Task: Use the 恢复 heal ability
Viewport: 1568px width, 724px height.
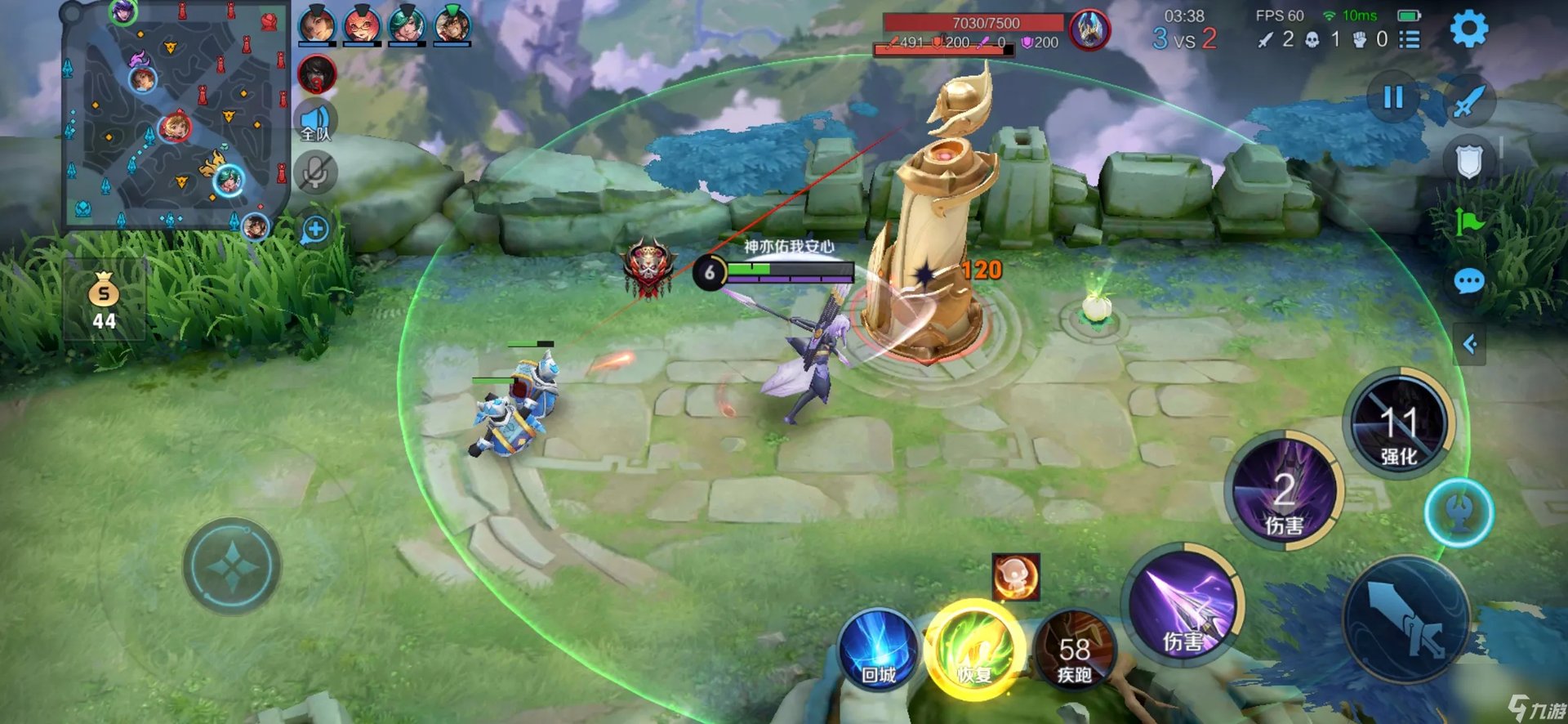Action: pos(974,650)
